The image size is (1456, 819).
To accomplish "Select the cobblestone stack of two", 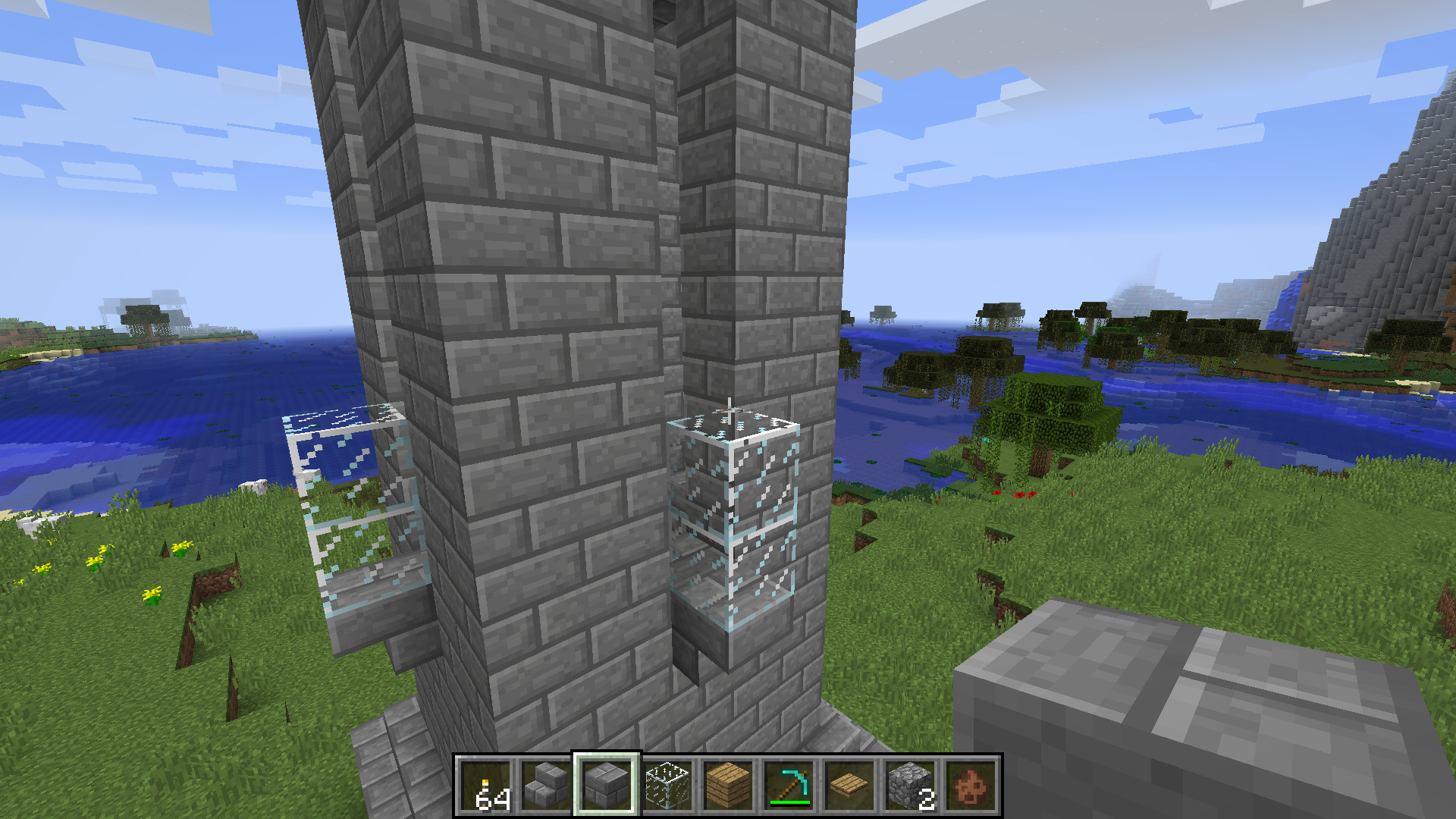I will pyautogui.click(x=908, y=785).
